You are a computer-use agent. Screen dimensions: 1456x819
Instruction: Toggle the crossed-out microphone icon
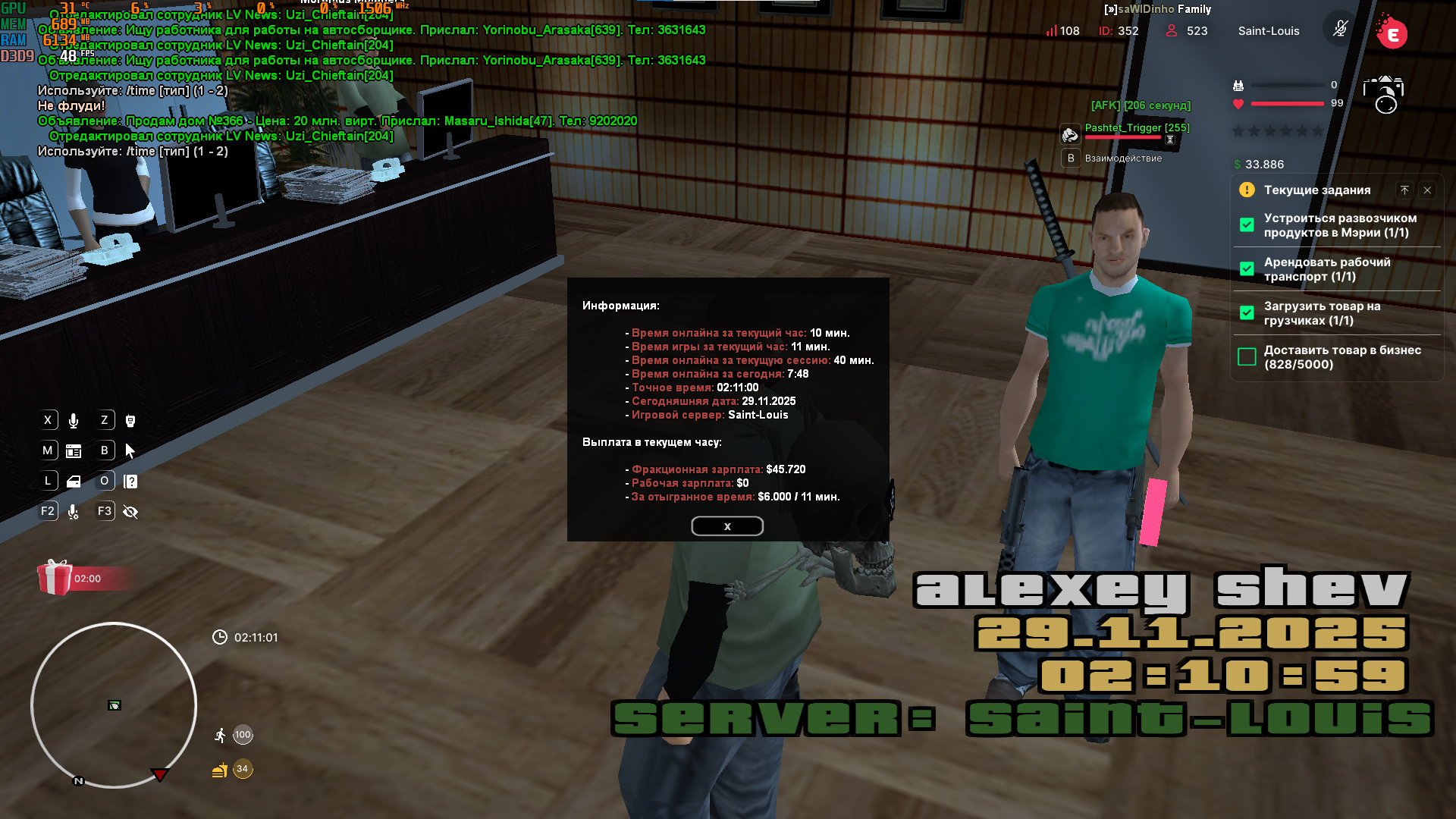pyautogui.click(x=1340, y=30)
